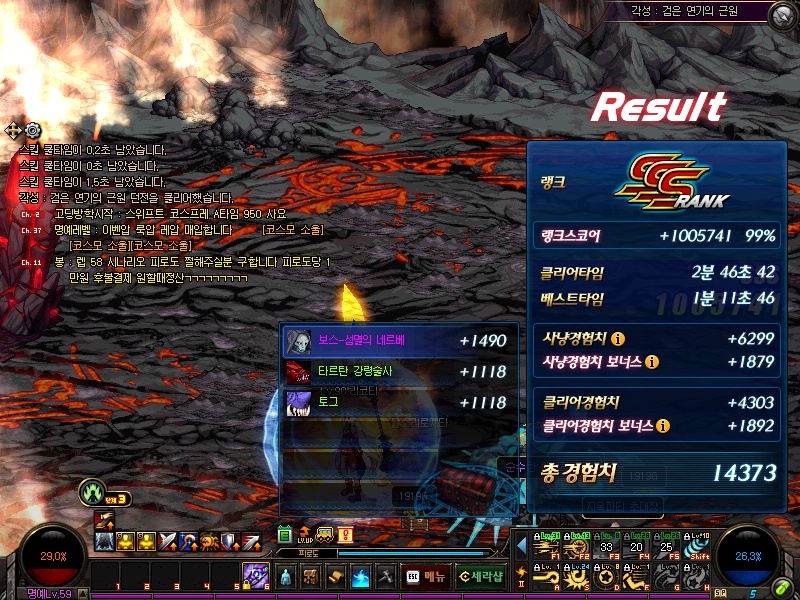Open the quest scroll icon
This screenshot has width=800, height=600.
[336, 577]
